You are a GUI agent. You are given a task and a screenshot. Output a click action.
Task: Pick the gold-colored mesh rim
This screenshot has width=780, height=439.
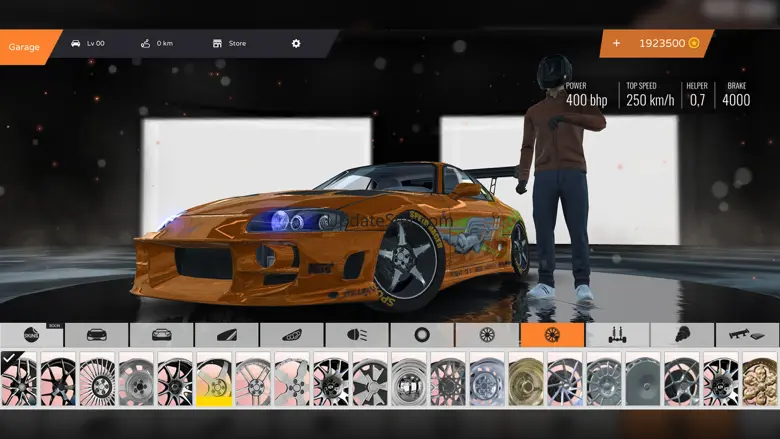(x=526, y=379)
